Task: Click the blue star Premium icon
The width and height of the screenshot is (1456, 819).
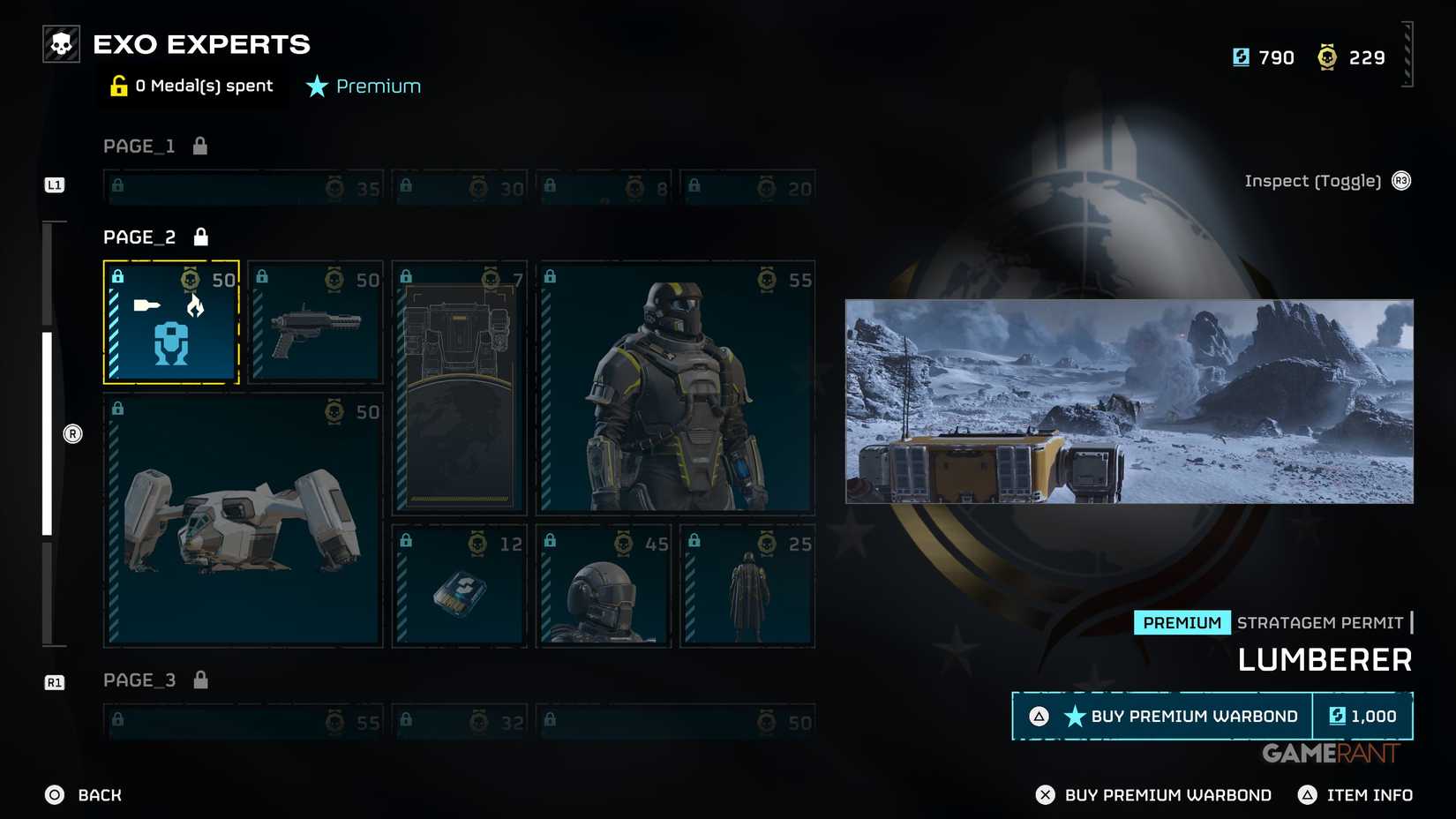Action: (x=316, y=86)
